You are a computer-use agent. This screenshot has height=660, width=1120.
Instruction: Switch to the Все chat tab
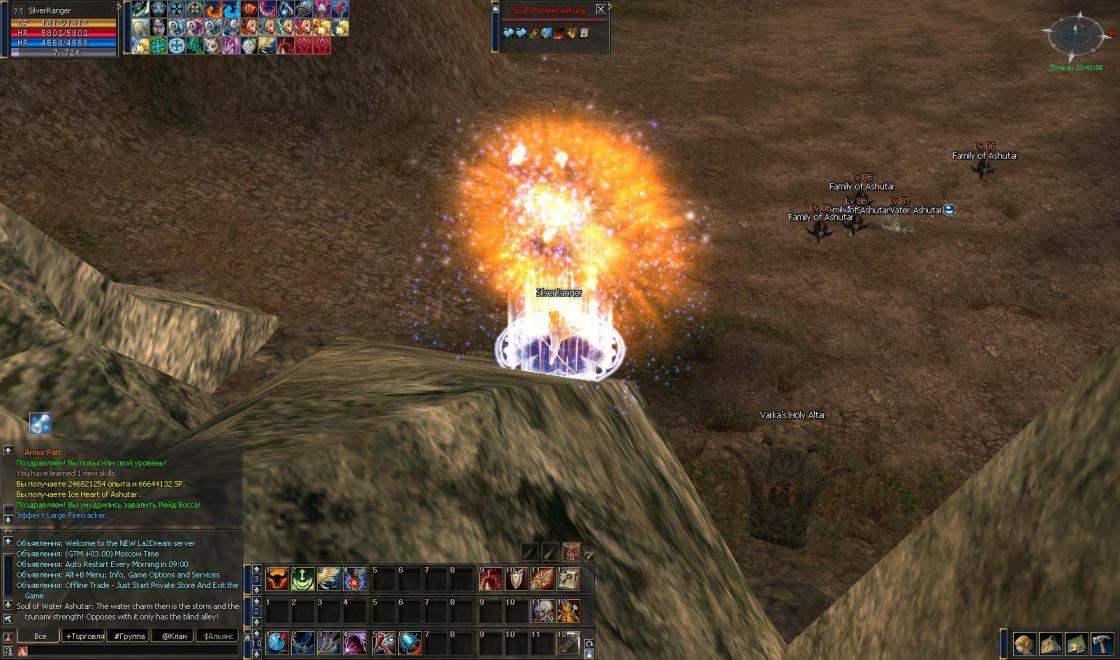coord(39,635)
